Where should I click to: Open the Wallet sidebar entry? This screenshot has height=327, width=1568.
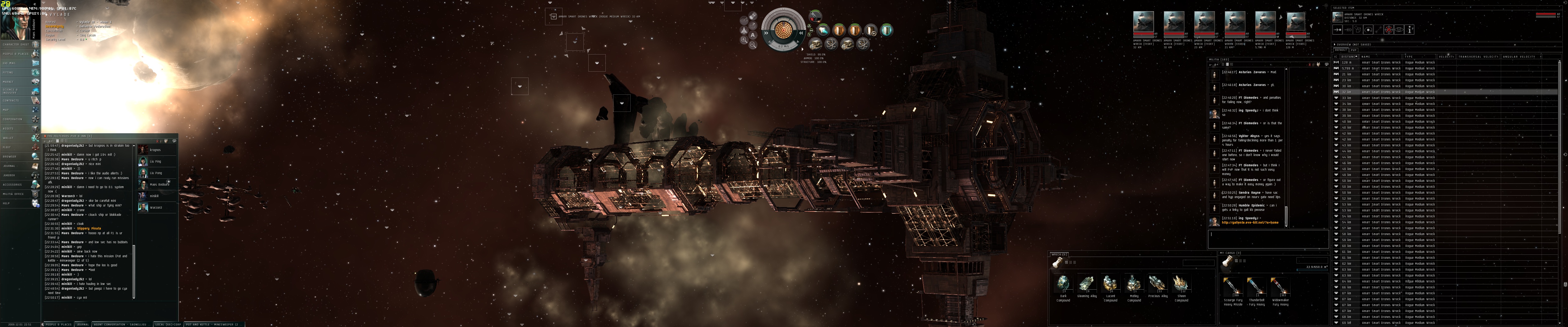coord(19,138)
